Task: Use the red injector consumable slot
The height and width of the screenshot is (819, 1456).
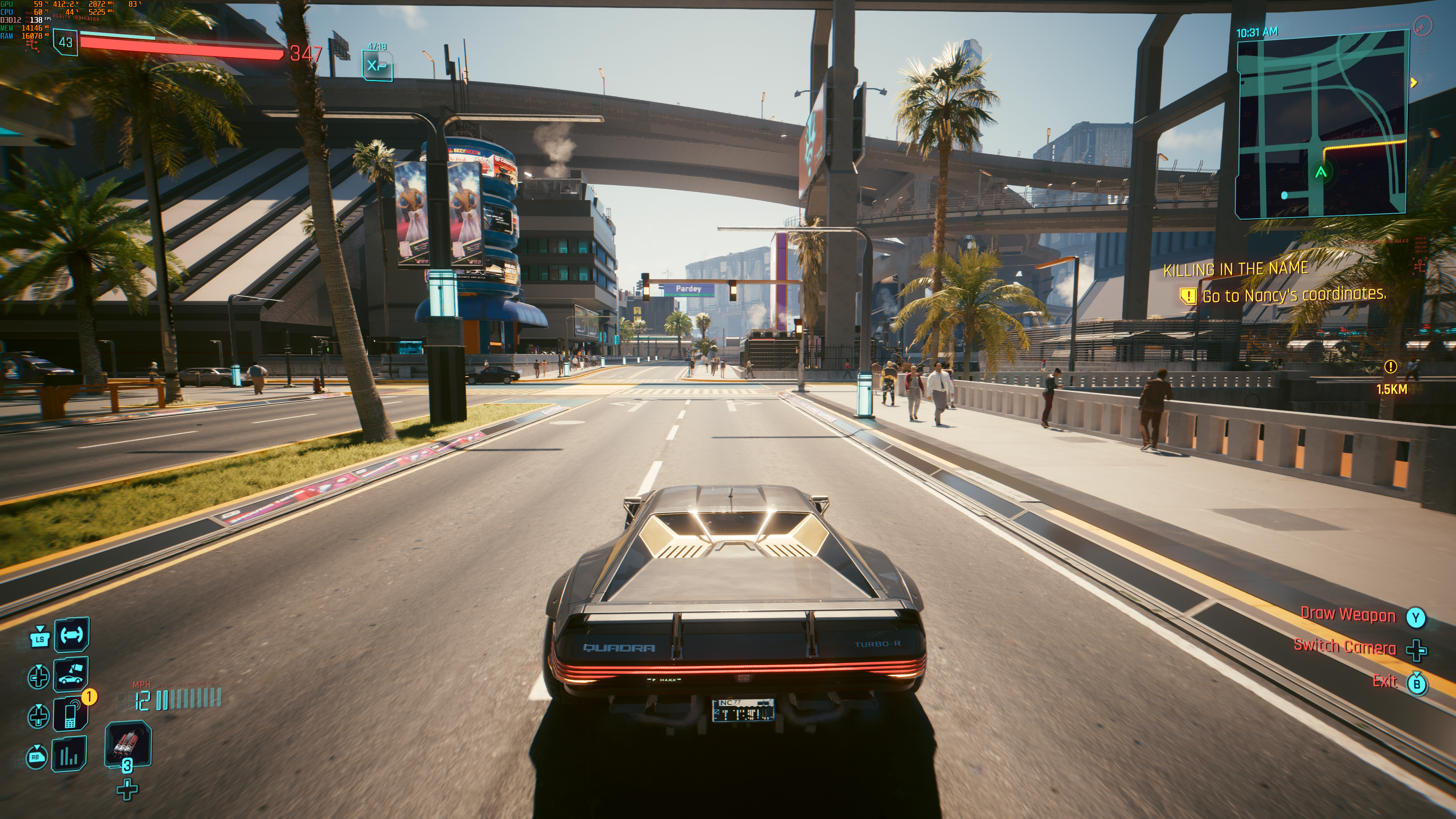Action: tap(128, 744)
